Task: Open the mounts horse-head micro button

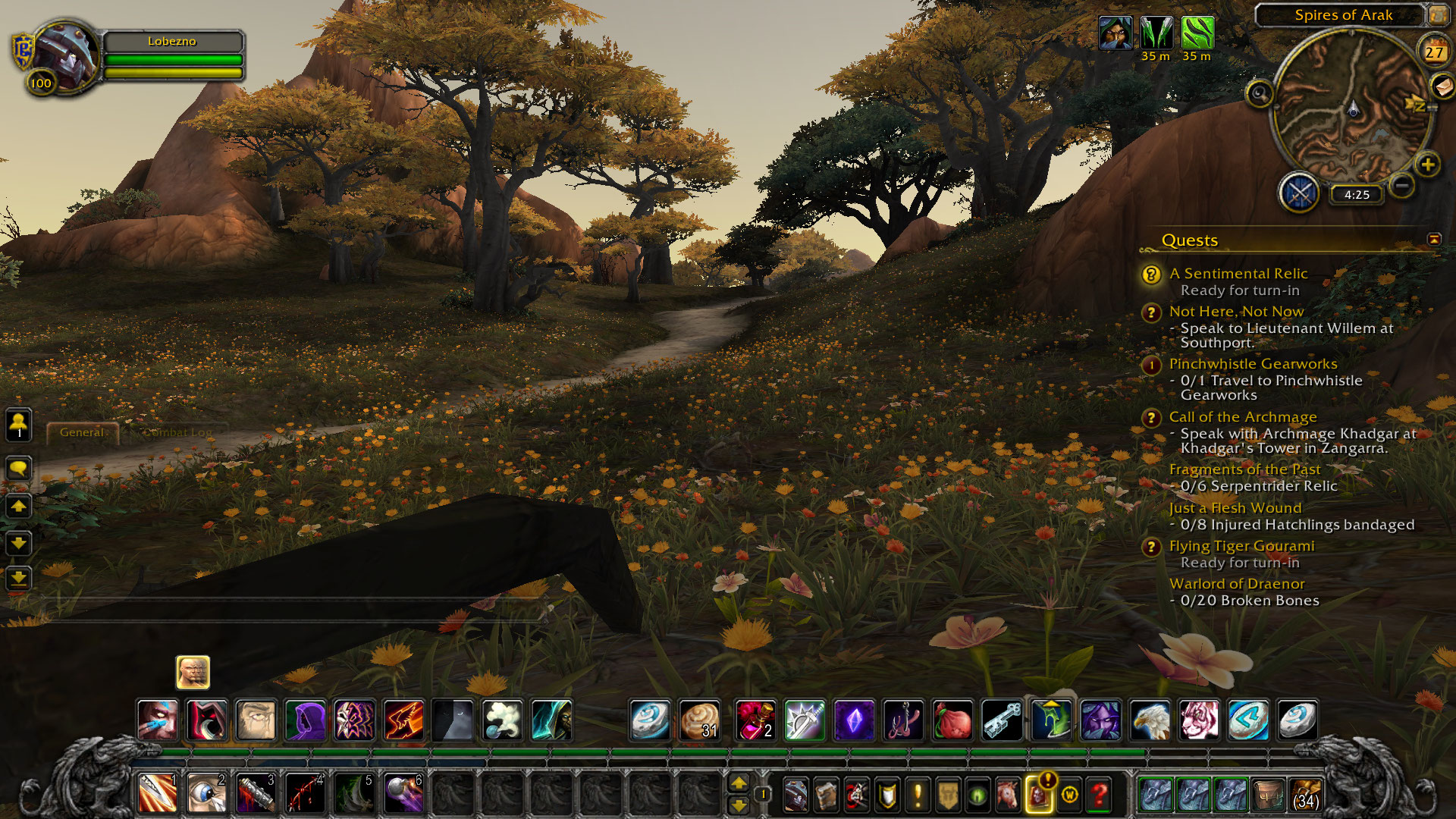Action: (1008, 795)
